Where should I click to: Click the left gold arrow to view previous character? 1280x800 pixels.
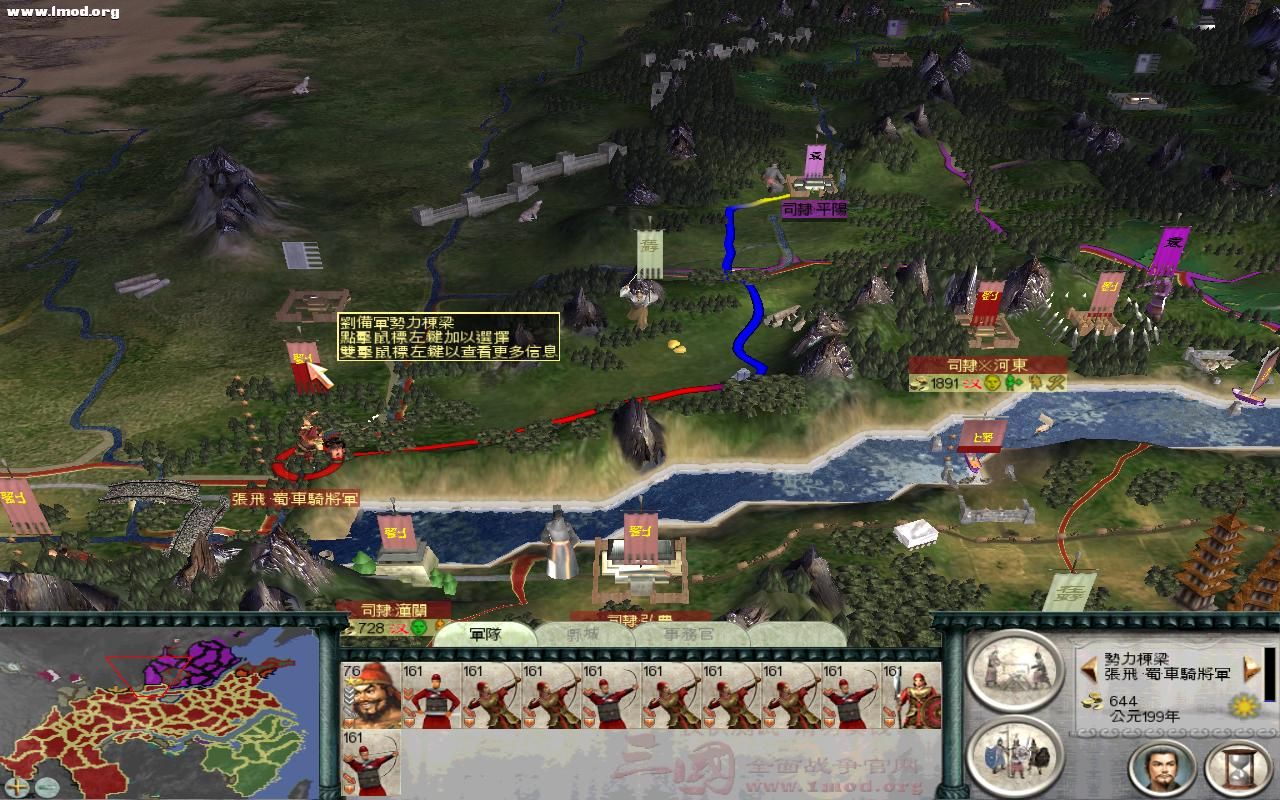click(x=1089, y=670)
